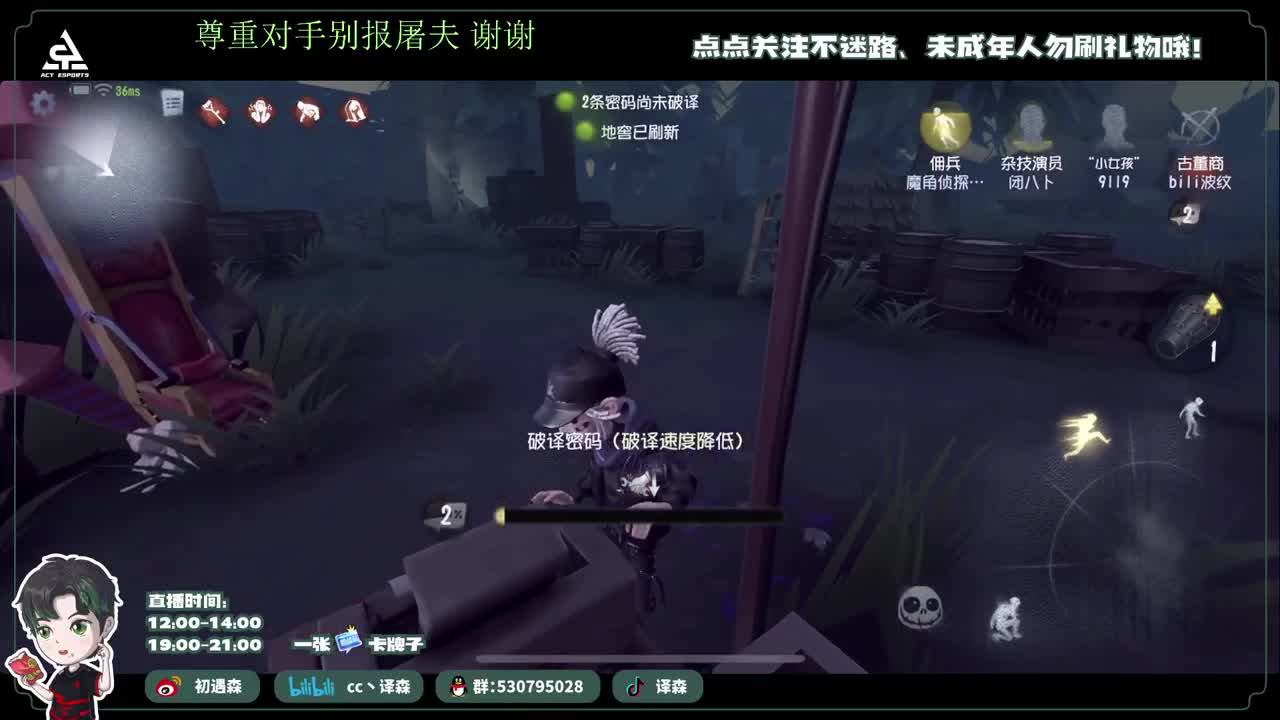Click the 36ms ping indicator
This screenshot has height=720, width=1280.
[x=130, y=88]
